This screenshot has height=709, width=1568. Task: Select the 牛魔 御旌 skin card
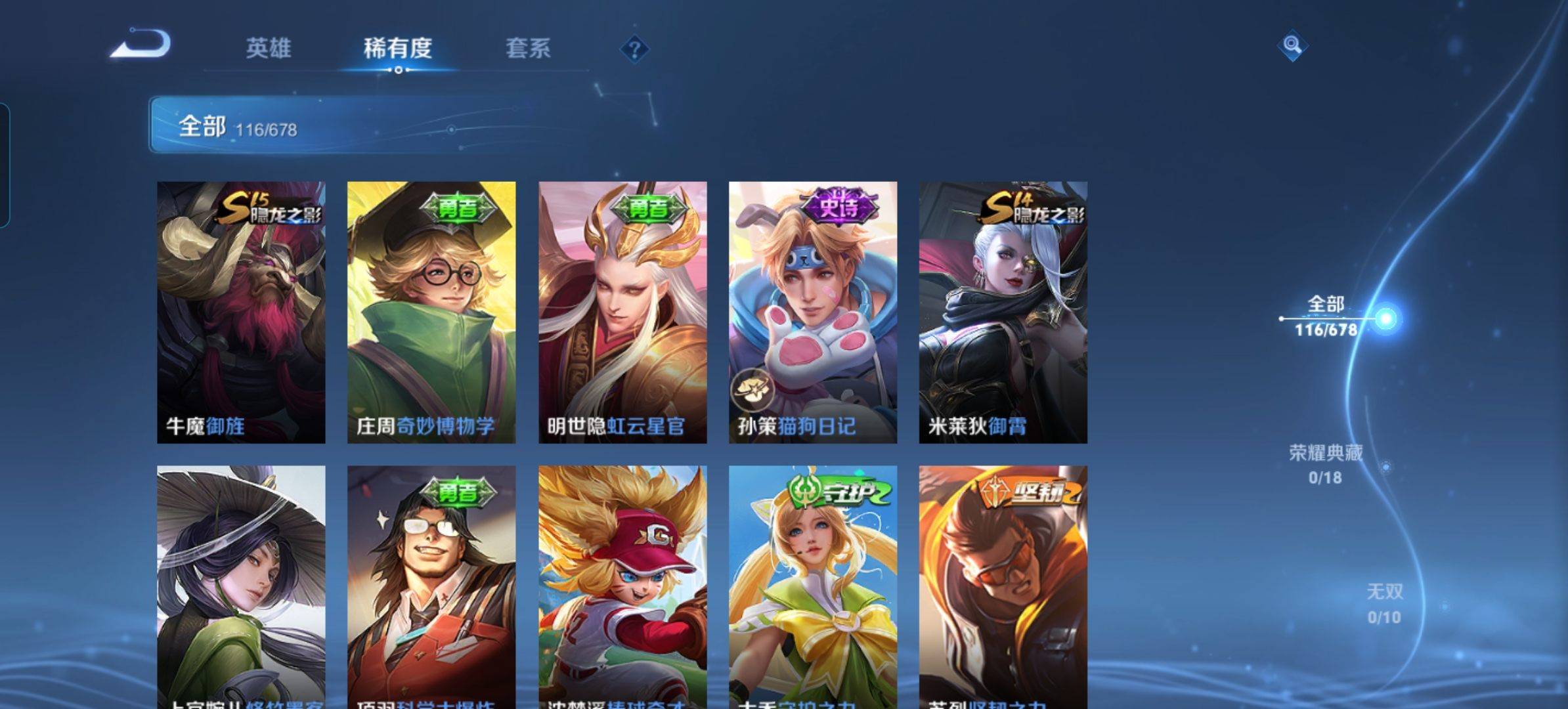[241, 312]
